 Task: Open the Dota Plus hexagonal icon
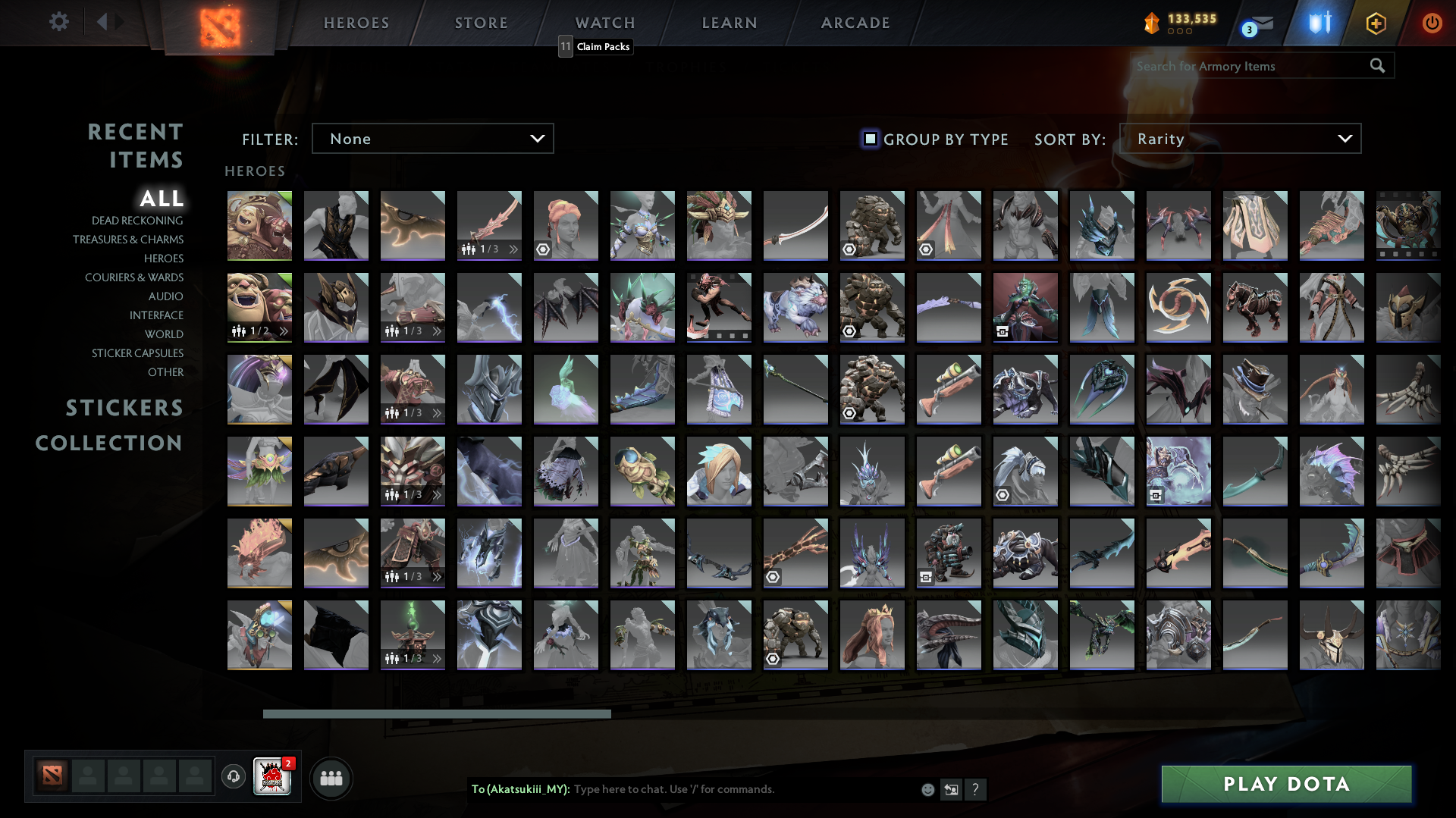(1376, 23)
